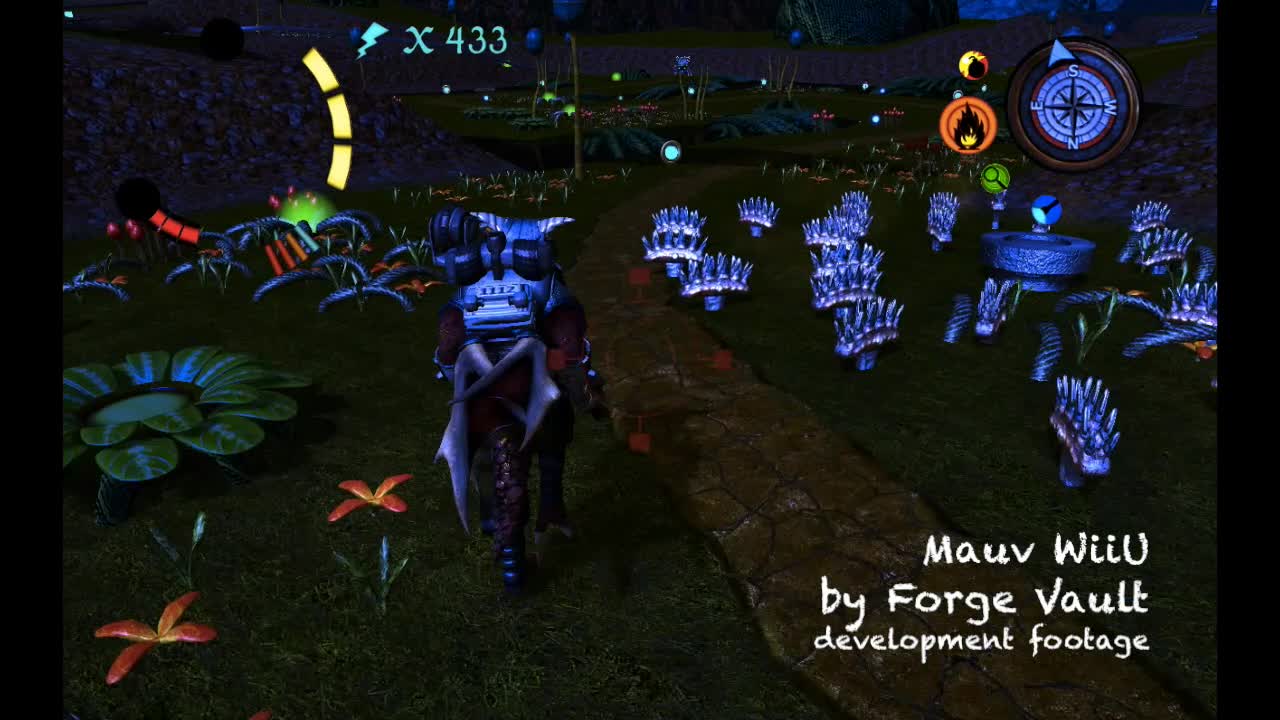This screenshot has height=720, width=1280.
Task: Select the bomb ability icon
Action: tap(974, 63)
